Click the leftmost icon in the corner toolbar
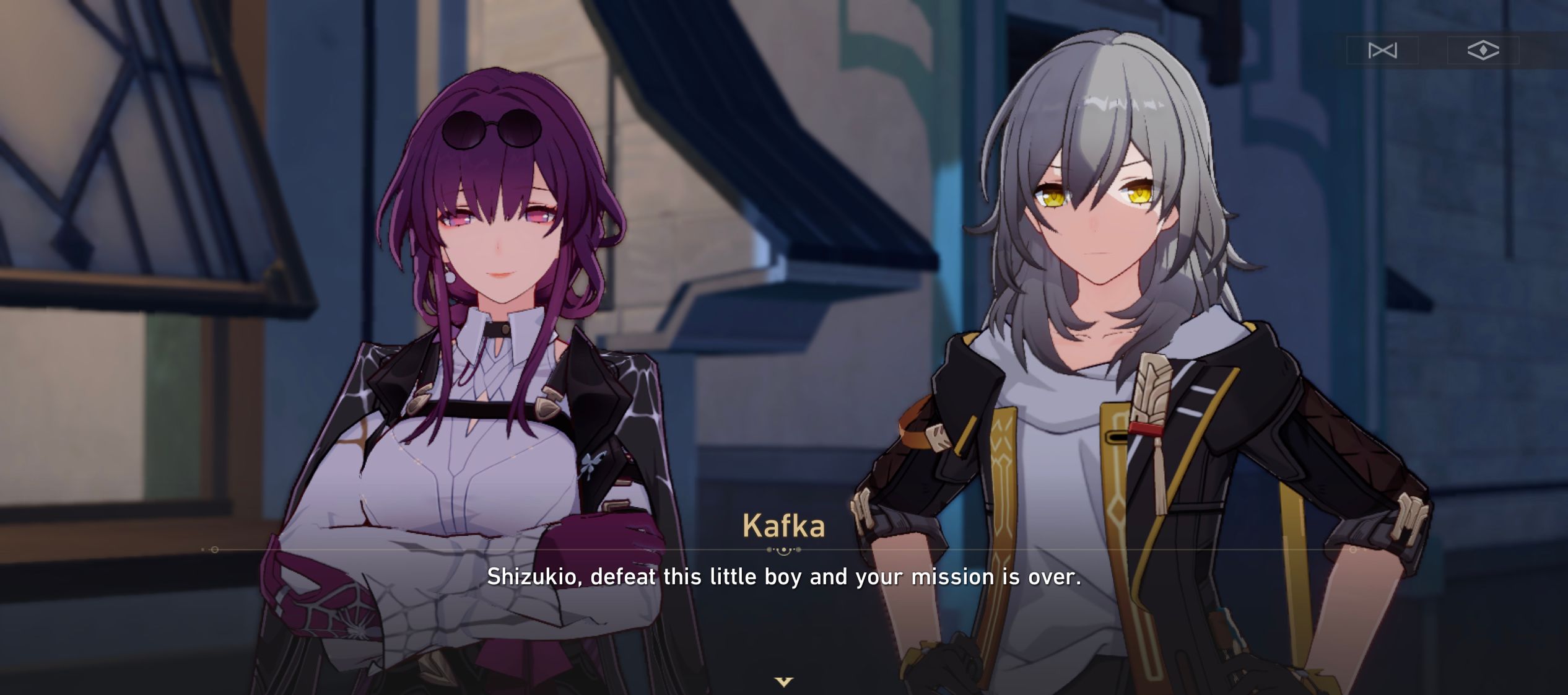Screen dimensions: 1568x695 pyautogui.click(x=1382, y=51)
